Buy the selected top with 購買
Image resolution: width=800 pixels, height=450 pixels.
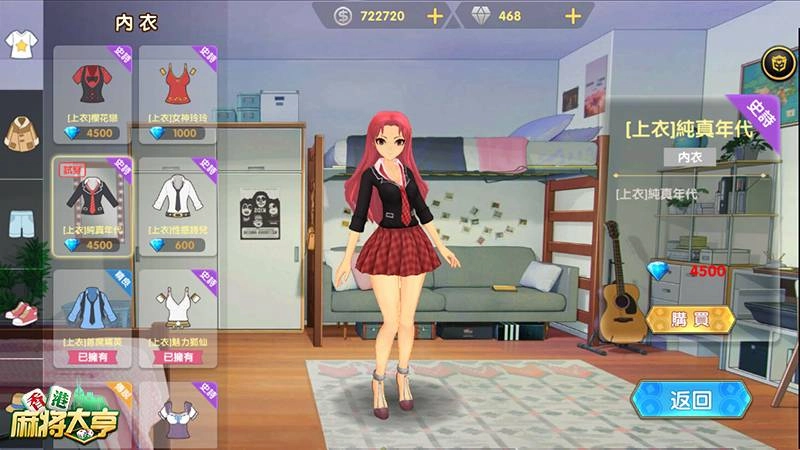pos(690,319)
